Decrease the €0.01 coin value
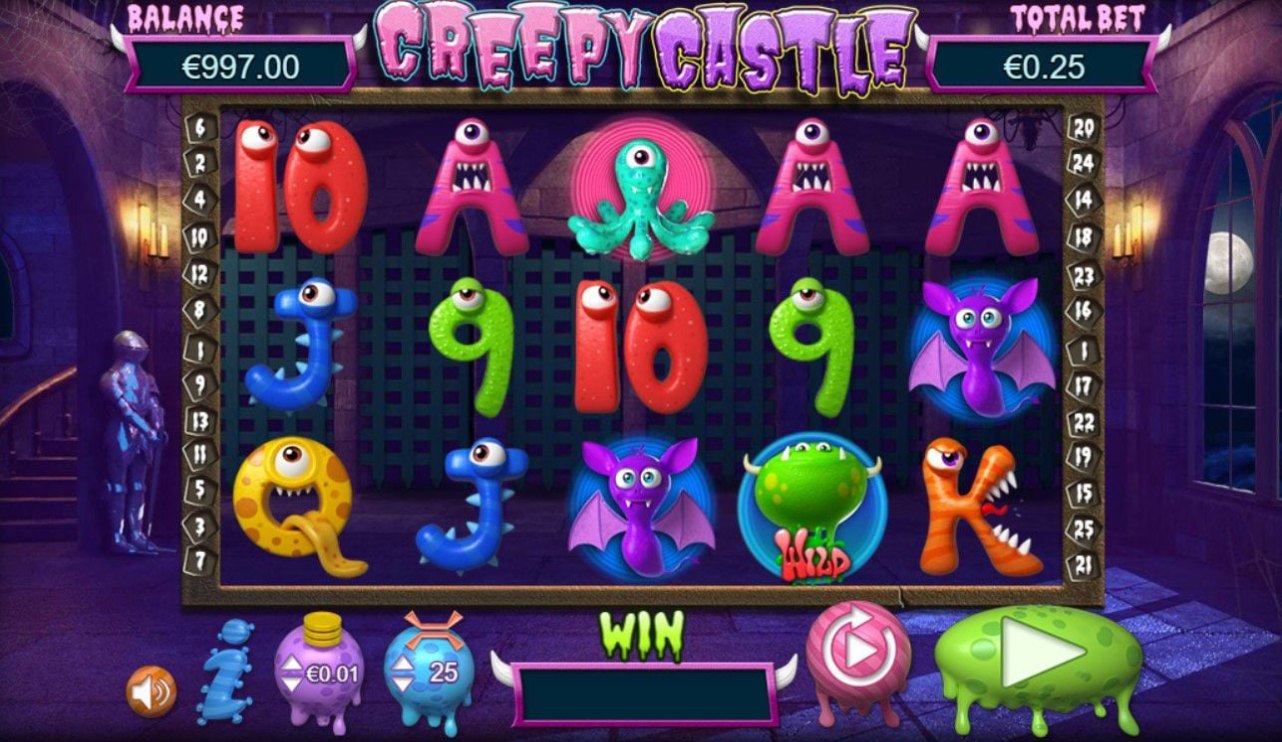Viewport: 1282px width, 742px height. click(x=292, y=684)
